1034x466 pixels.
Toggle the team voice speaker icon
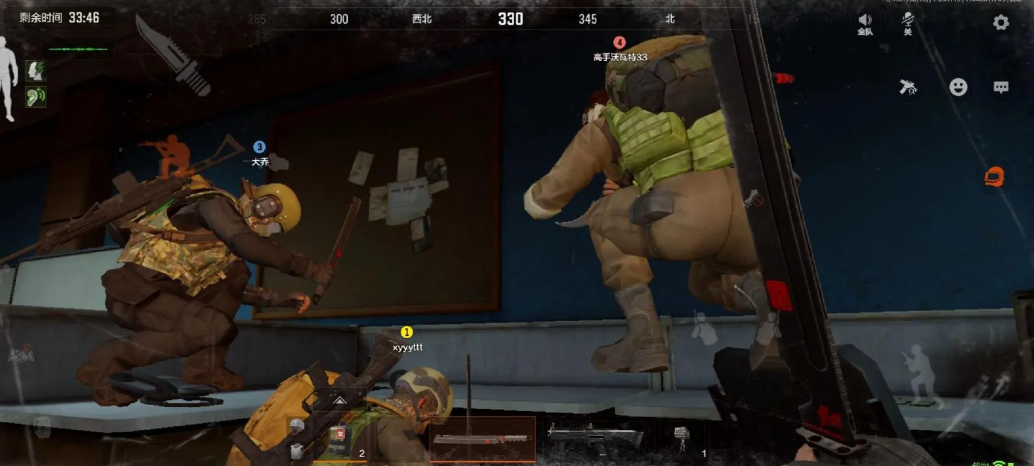coord(865,21)
